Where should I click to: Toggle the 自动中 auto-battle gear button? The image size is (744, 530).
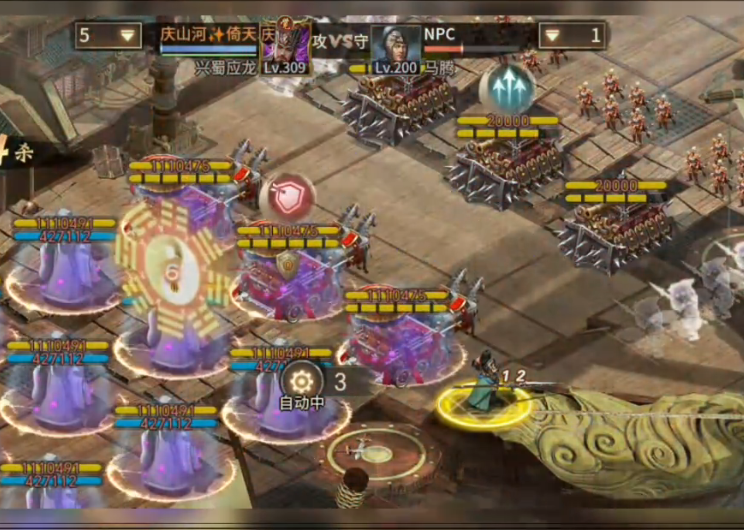click(x=300, y=380)
